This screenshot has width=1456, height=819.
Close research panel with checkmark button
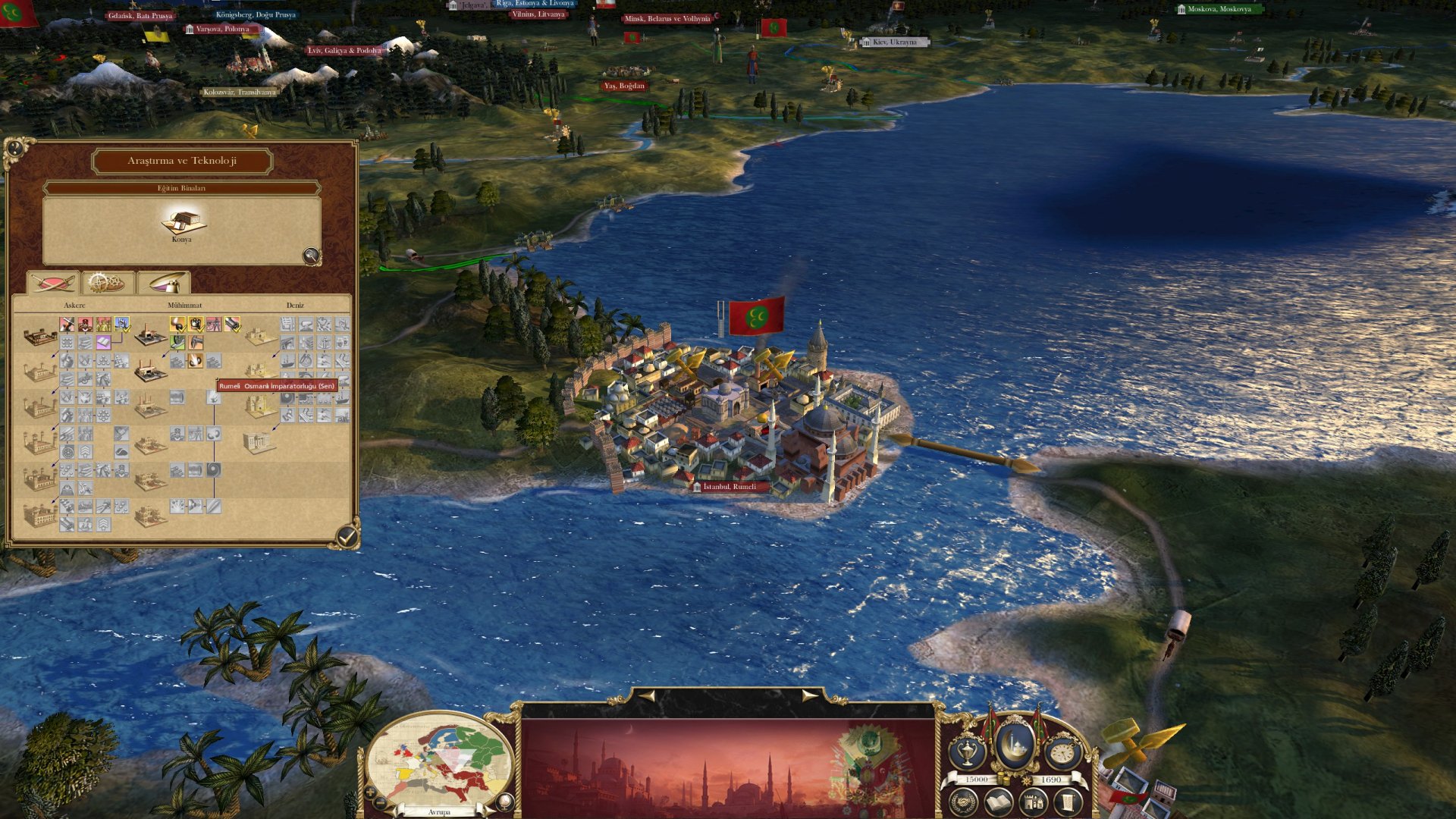point(347,536)
